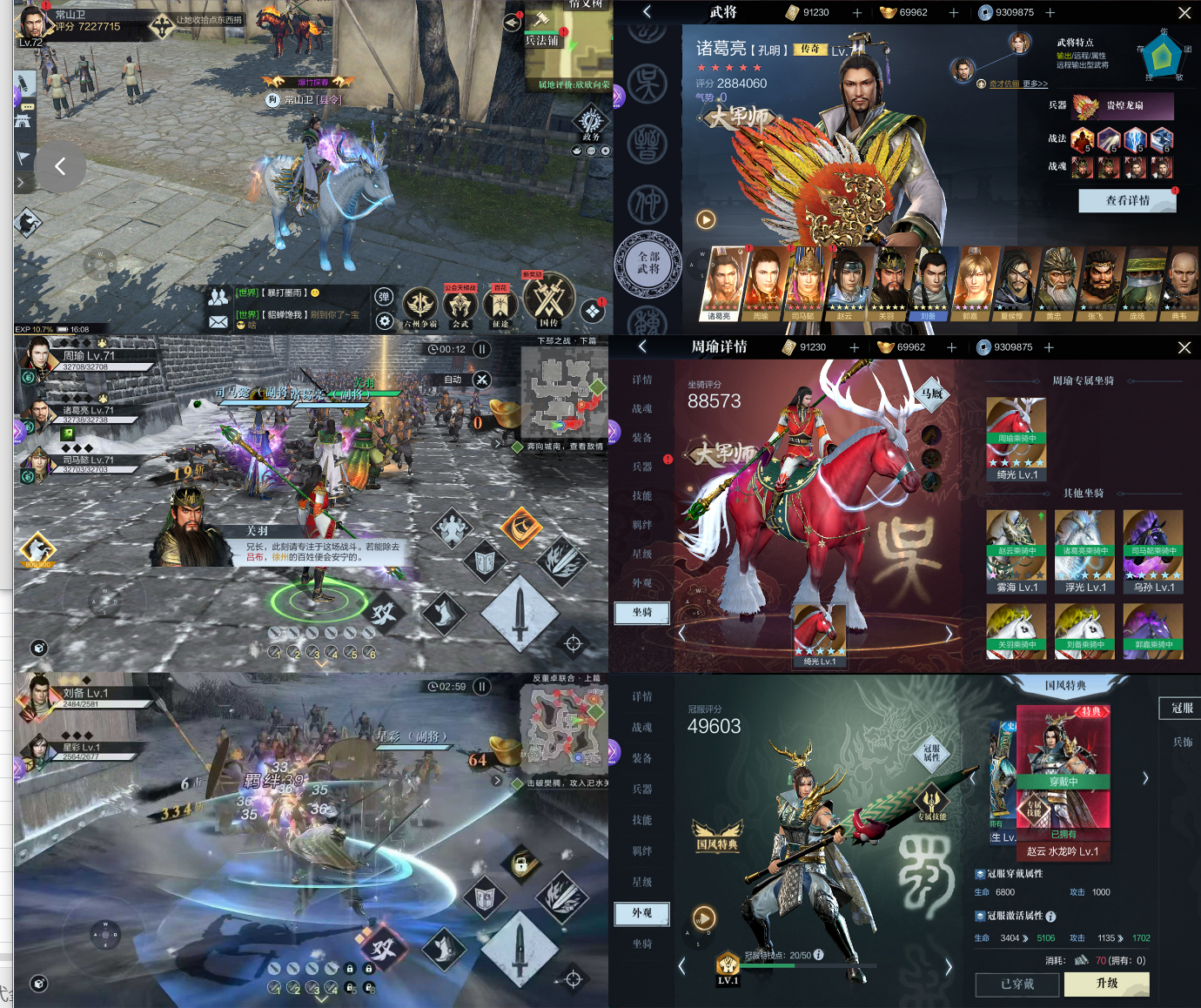Select the 张飞 hero portrait

coord(1096,282)
